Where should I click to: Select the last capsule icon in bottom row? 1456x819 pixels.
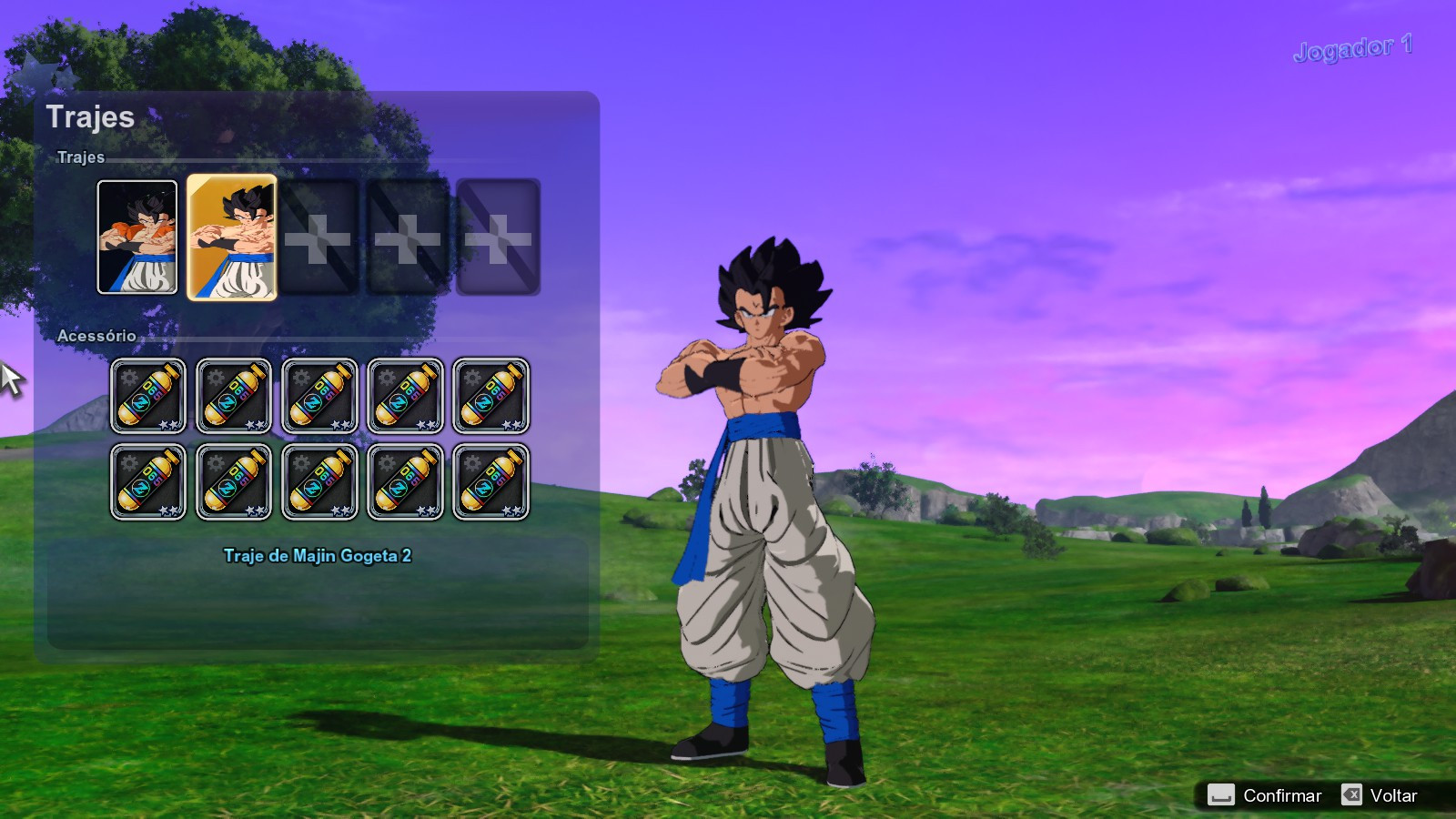coord(491,480)
